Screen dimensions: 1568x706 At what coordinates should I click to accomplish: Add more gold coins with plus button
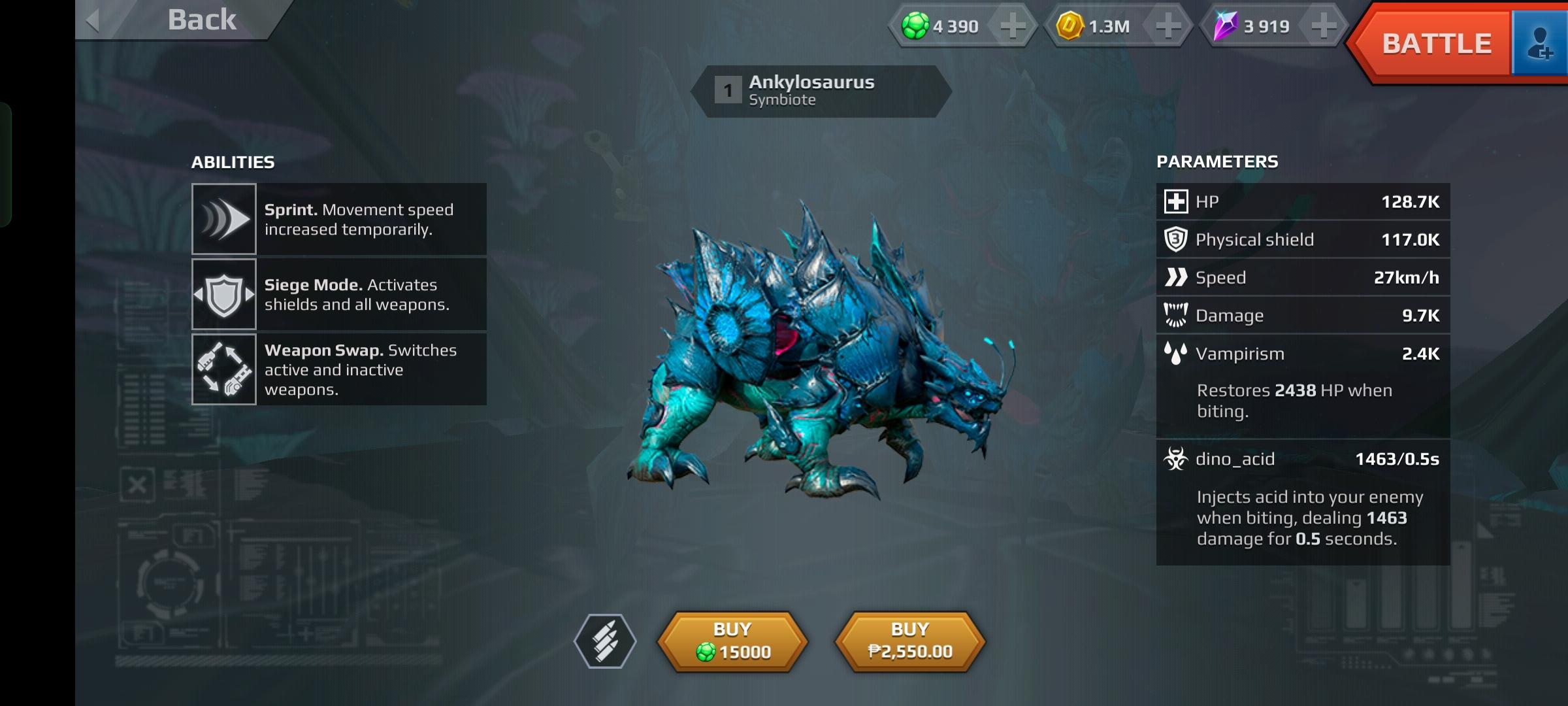(1168, 26)
